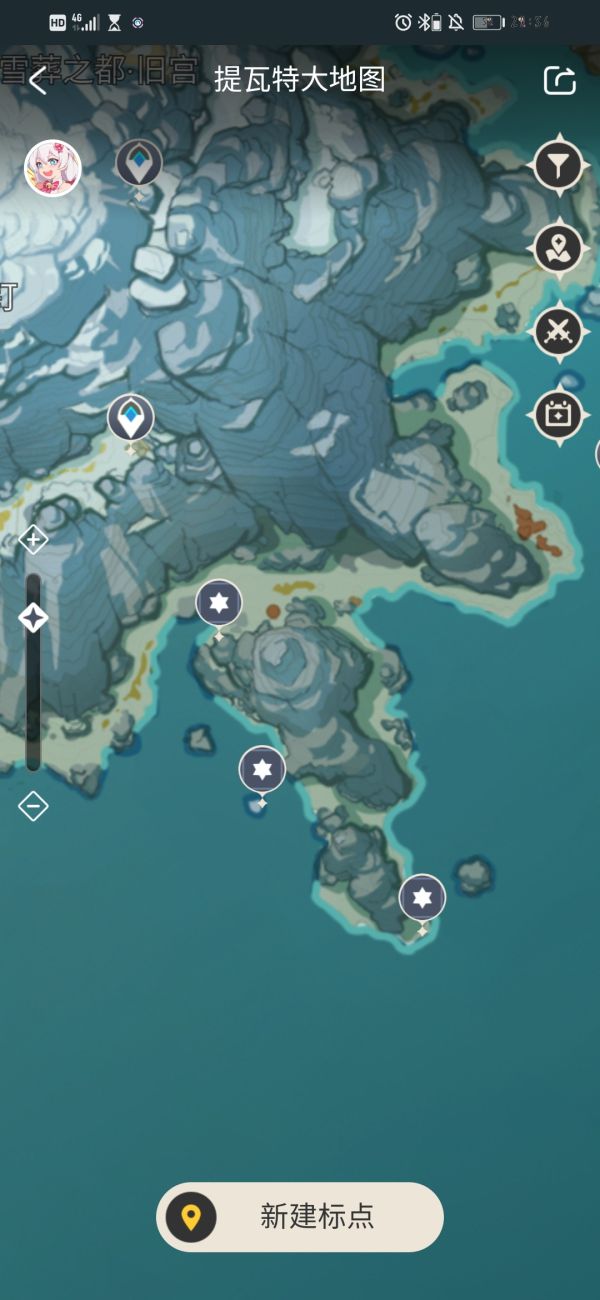Create a new marker with 新建标点

click(300, 1217)
